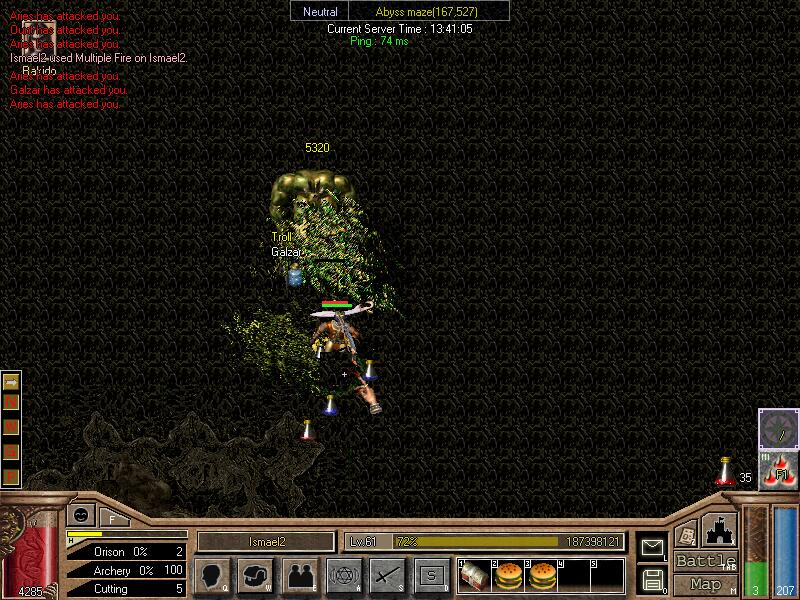Click the sword skill icon
800x600 pixels.
pyautogui.click(x=387, y=575)
